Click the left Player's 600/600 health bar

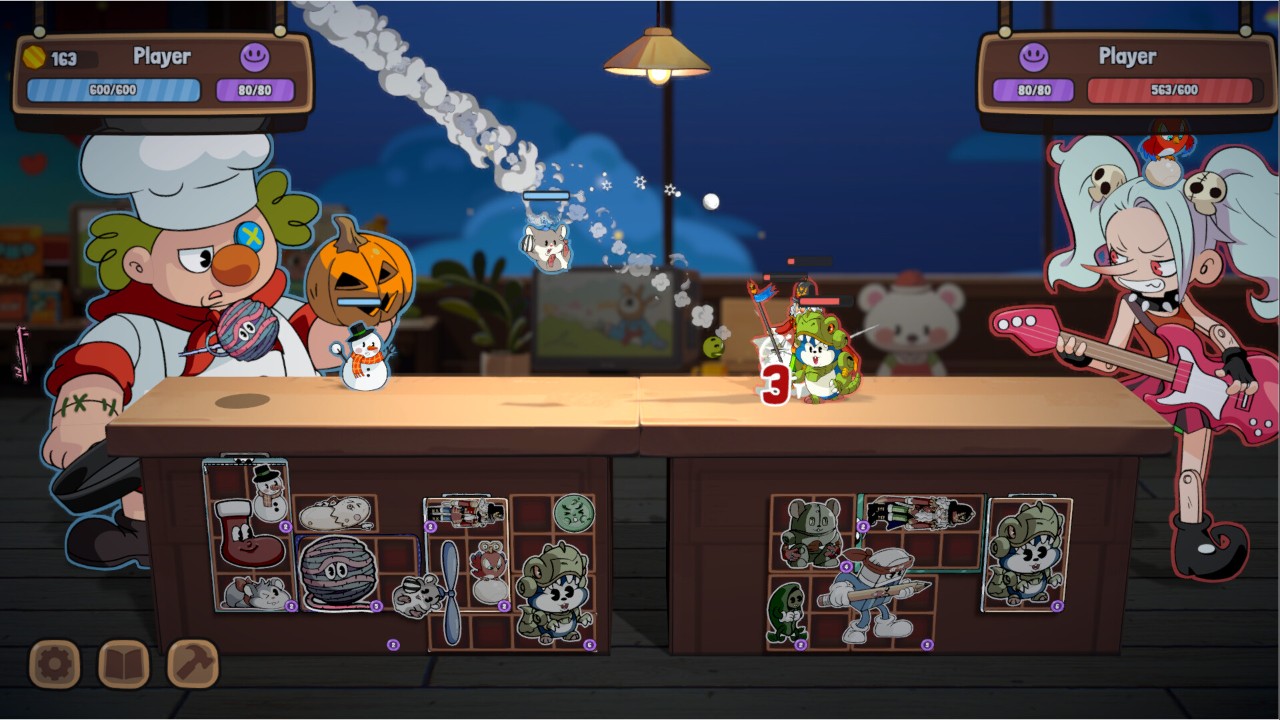(x=113, y=89)
